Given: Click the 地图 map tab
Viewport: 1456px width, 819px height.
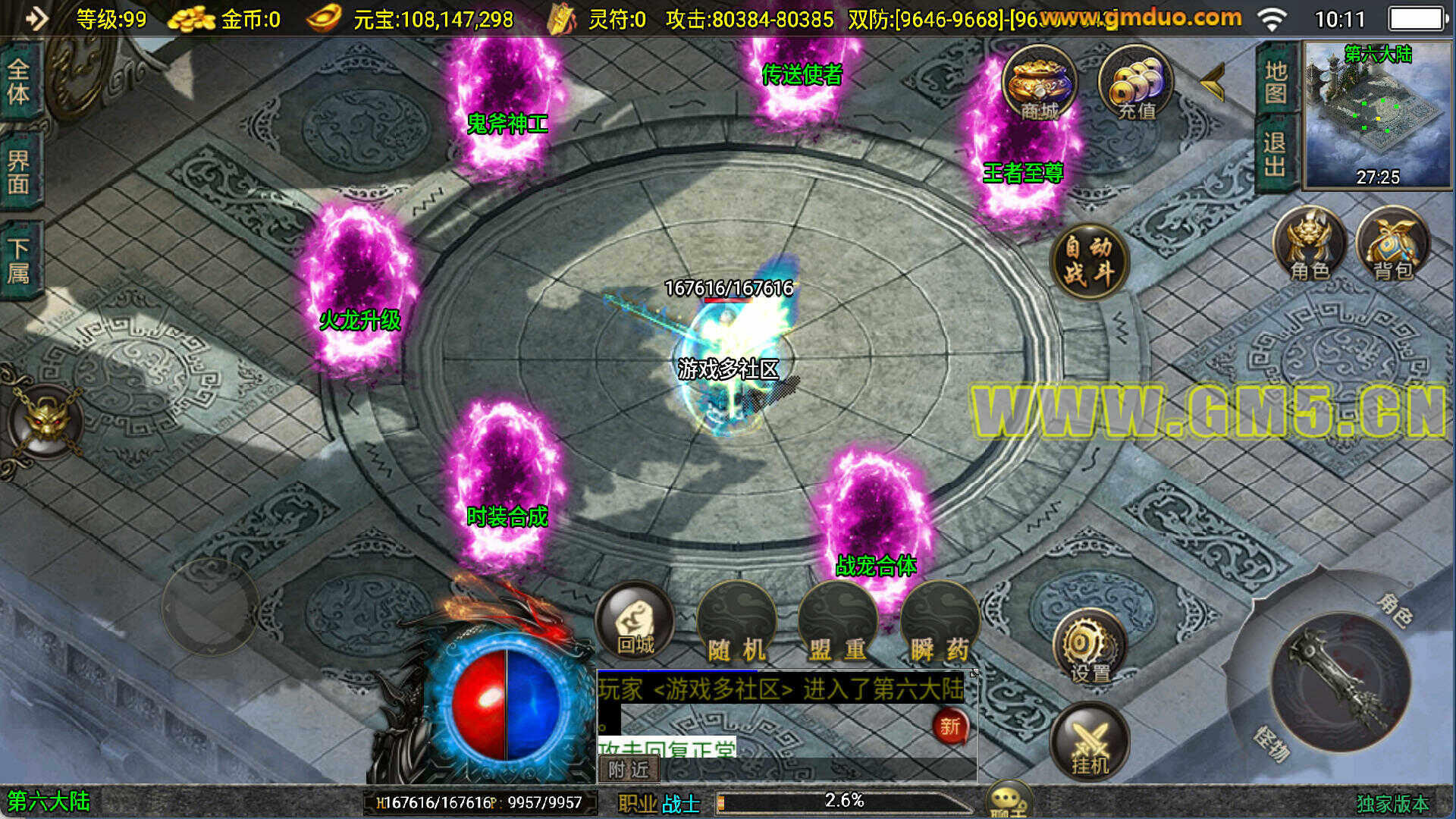Looking at the screenshot, I should [x=1276, y=82].
